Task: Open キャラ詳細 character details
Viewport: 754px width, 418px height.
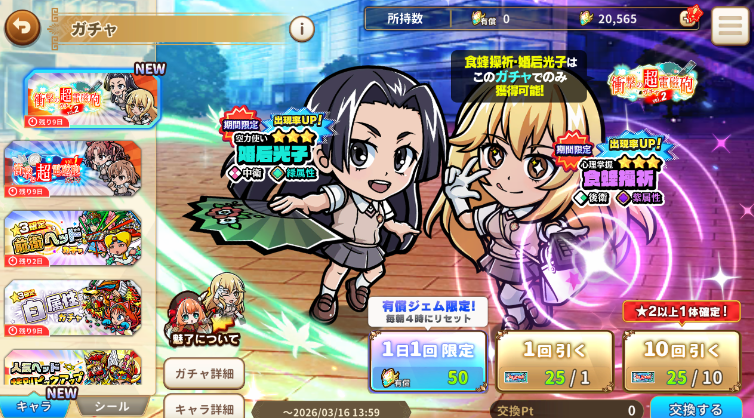Action: click(204, 408)
